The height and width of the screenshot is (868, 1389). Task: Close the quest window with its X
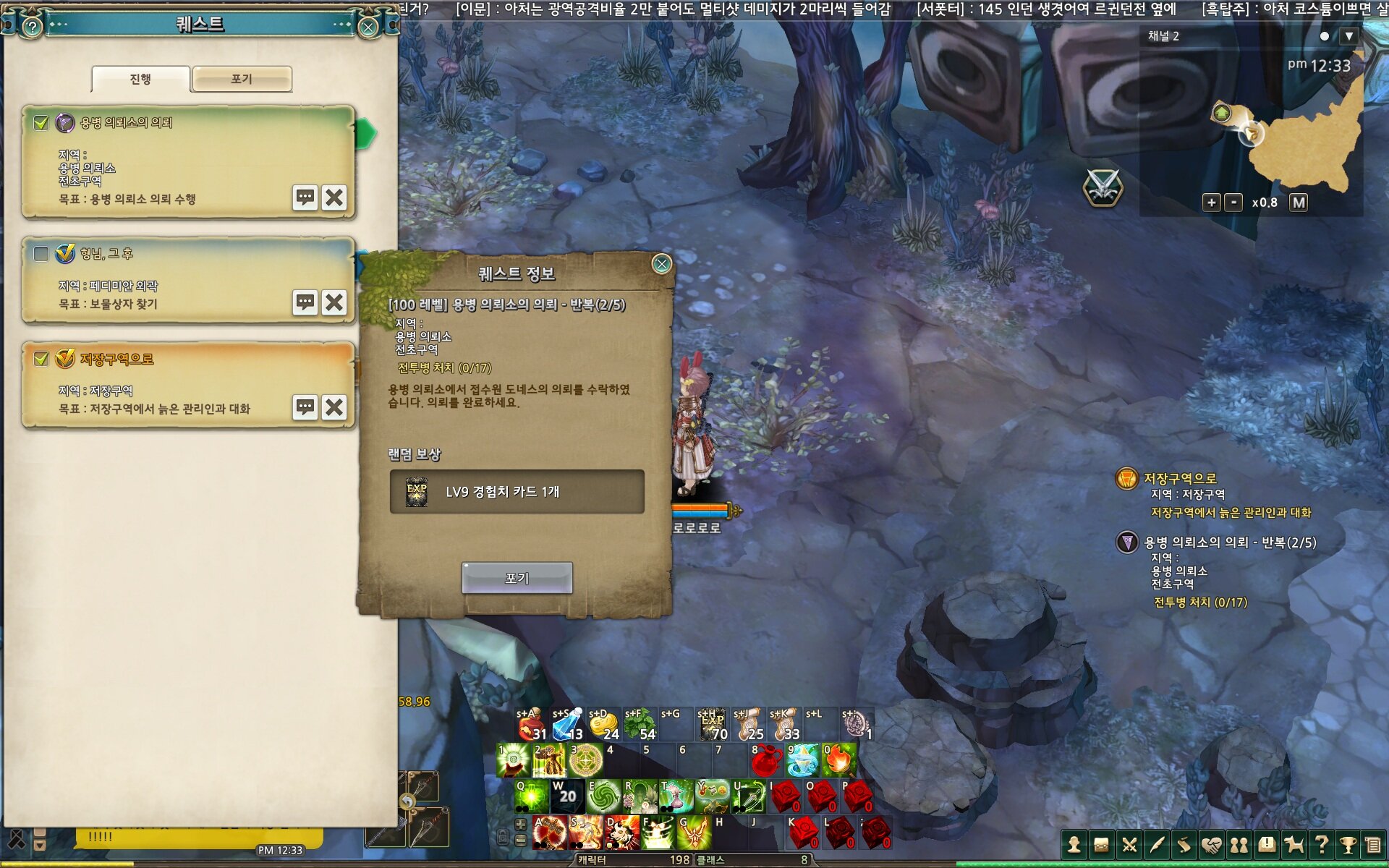tap(368, 27)
